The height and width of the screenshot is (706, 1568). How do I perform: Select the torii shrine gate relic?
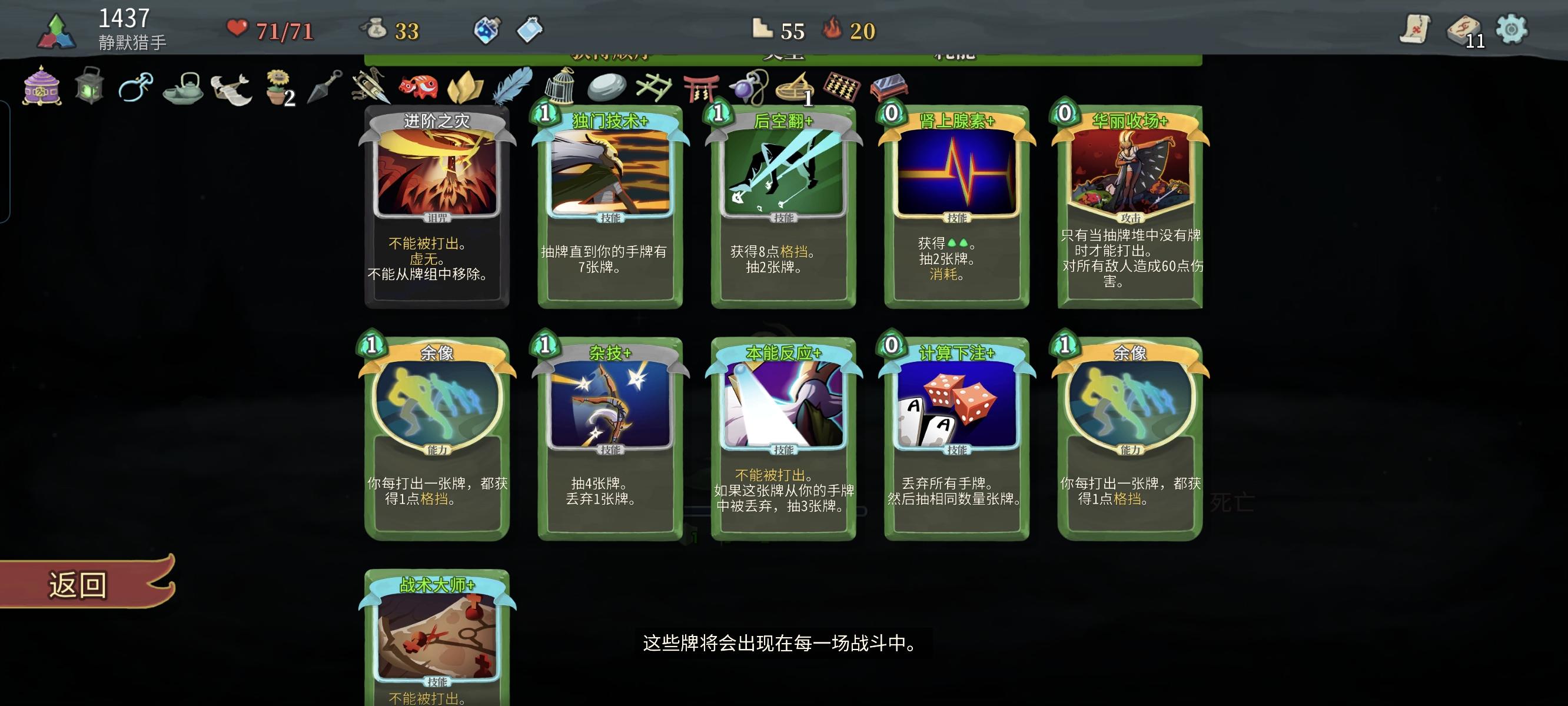702,88
